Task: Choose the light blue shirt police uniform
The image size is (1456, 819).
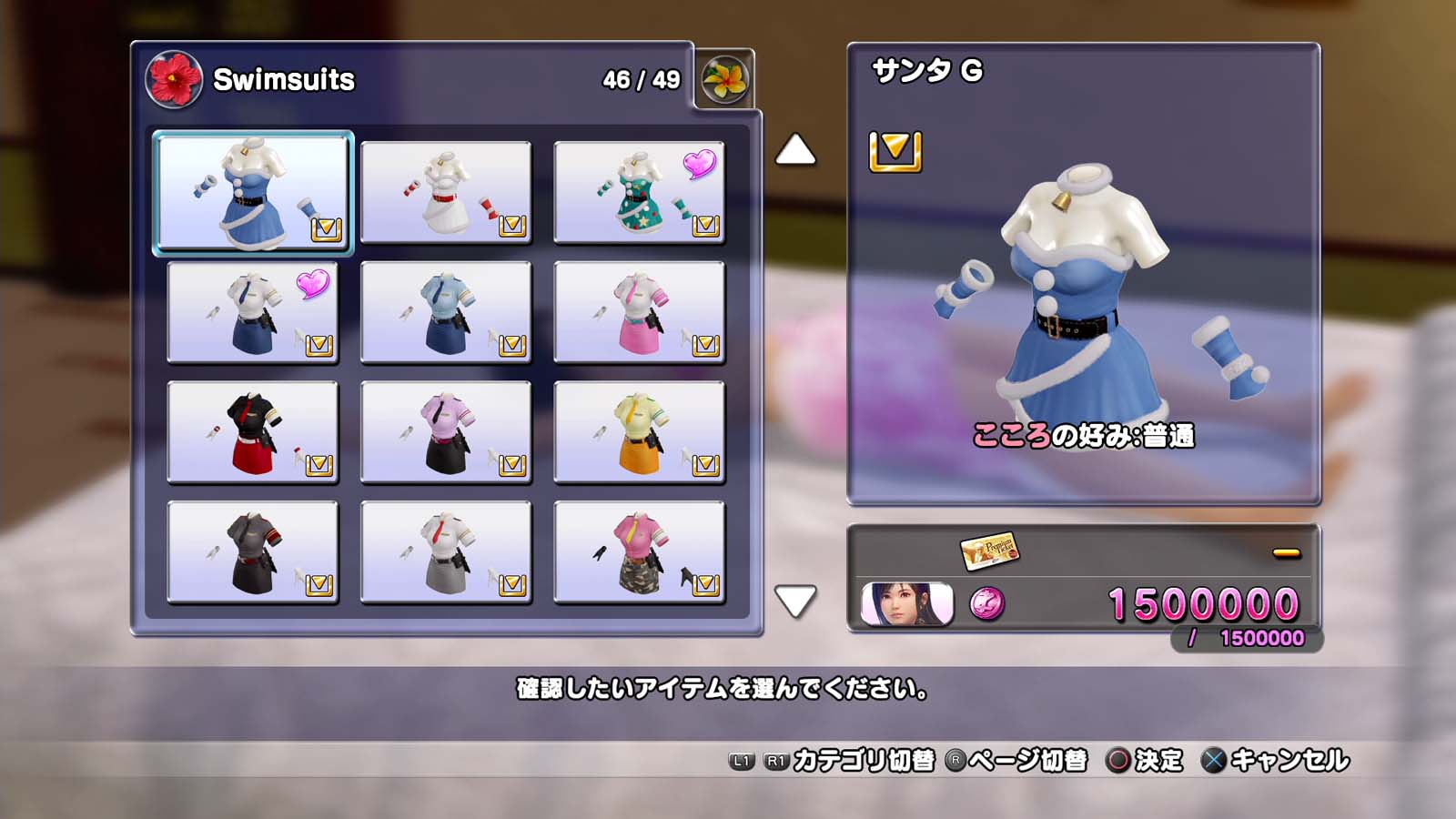Action: click(x=446, y=312)
